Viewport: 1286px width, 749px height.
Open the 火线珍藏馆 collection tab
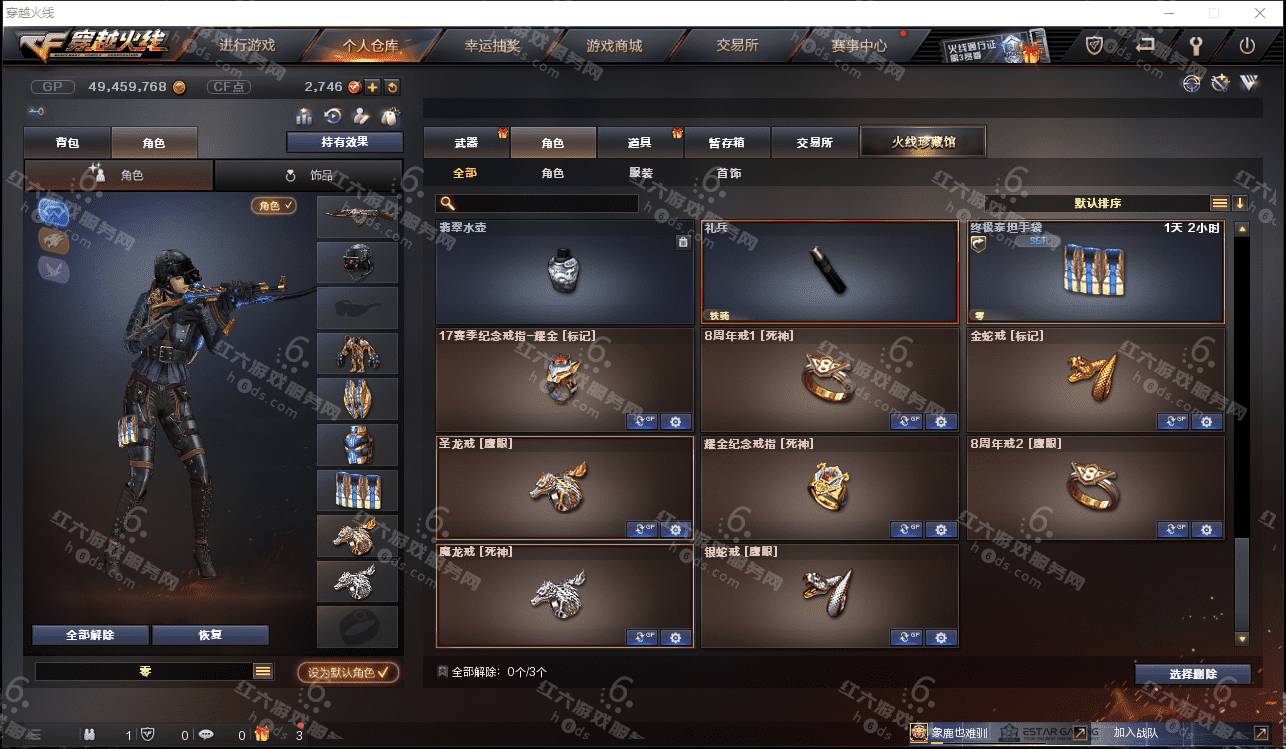coord(923,142)
